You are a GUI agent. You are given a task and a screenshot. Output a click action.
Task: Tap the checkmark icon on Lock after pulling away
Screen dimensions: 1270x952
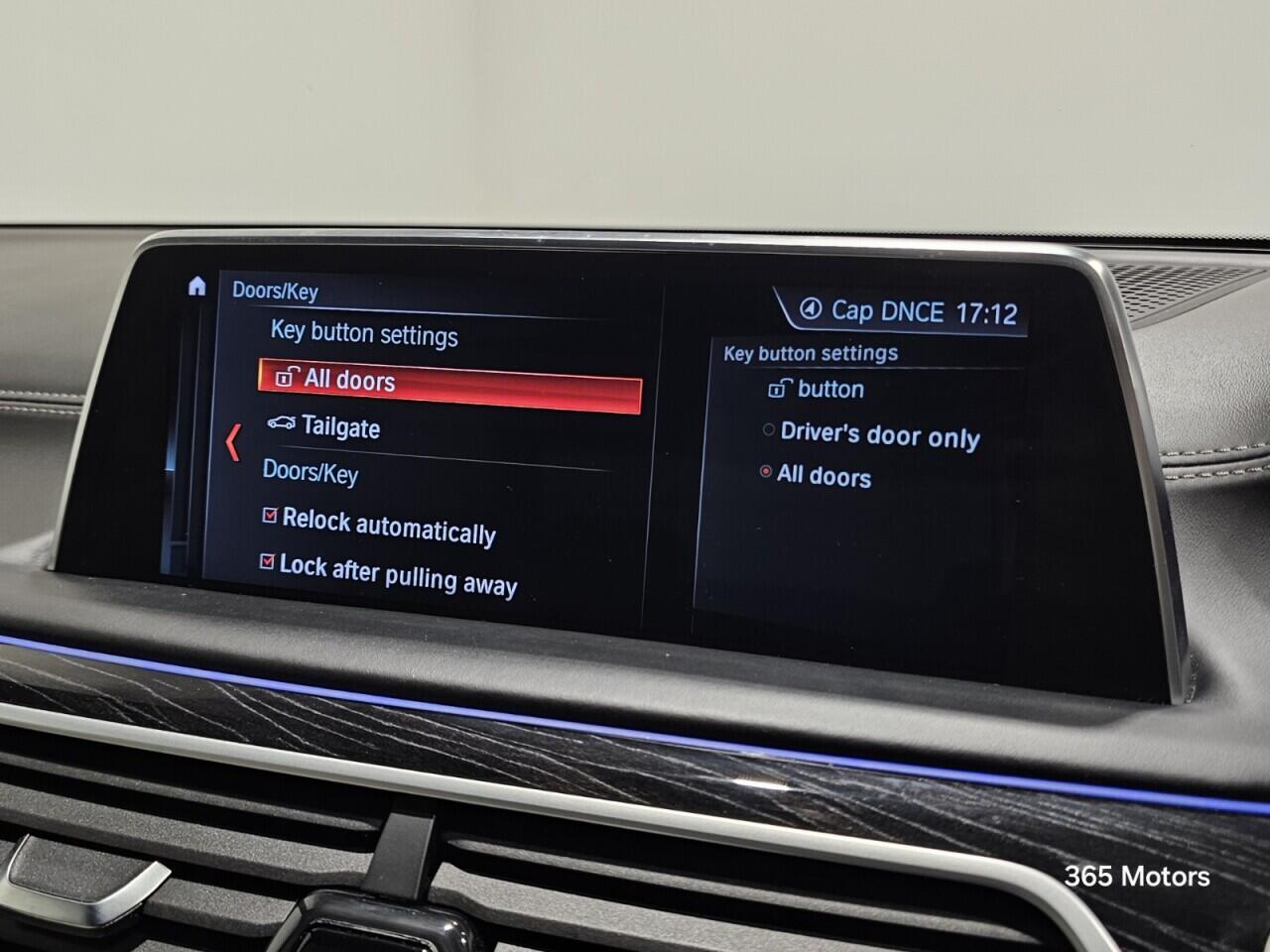pos(269,563)
